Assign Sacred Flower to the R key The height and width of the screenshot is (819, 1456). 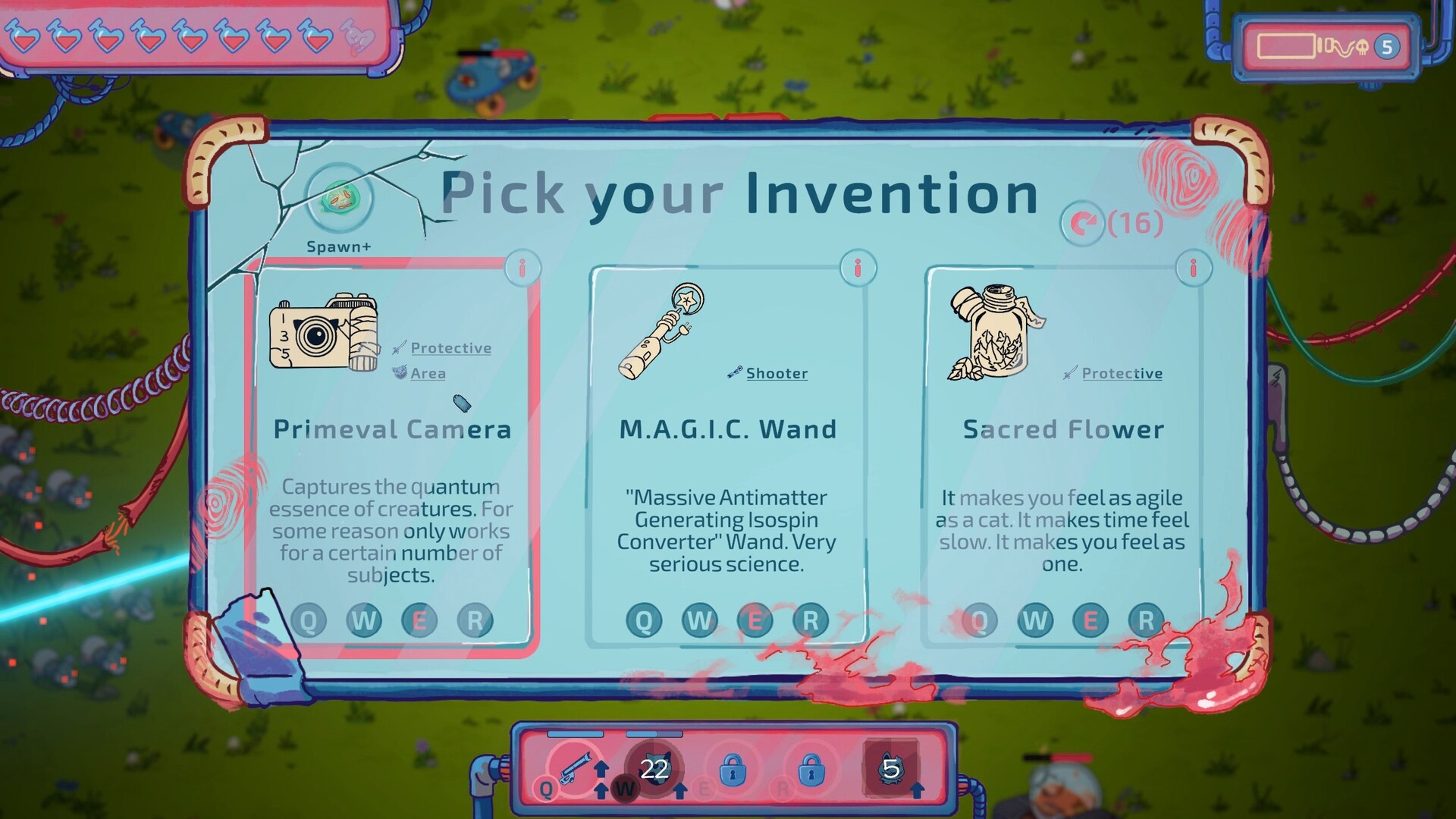pos(1147,620)
